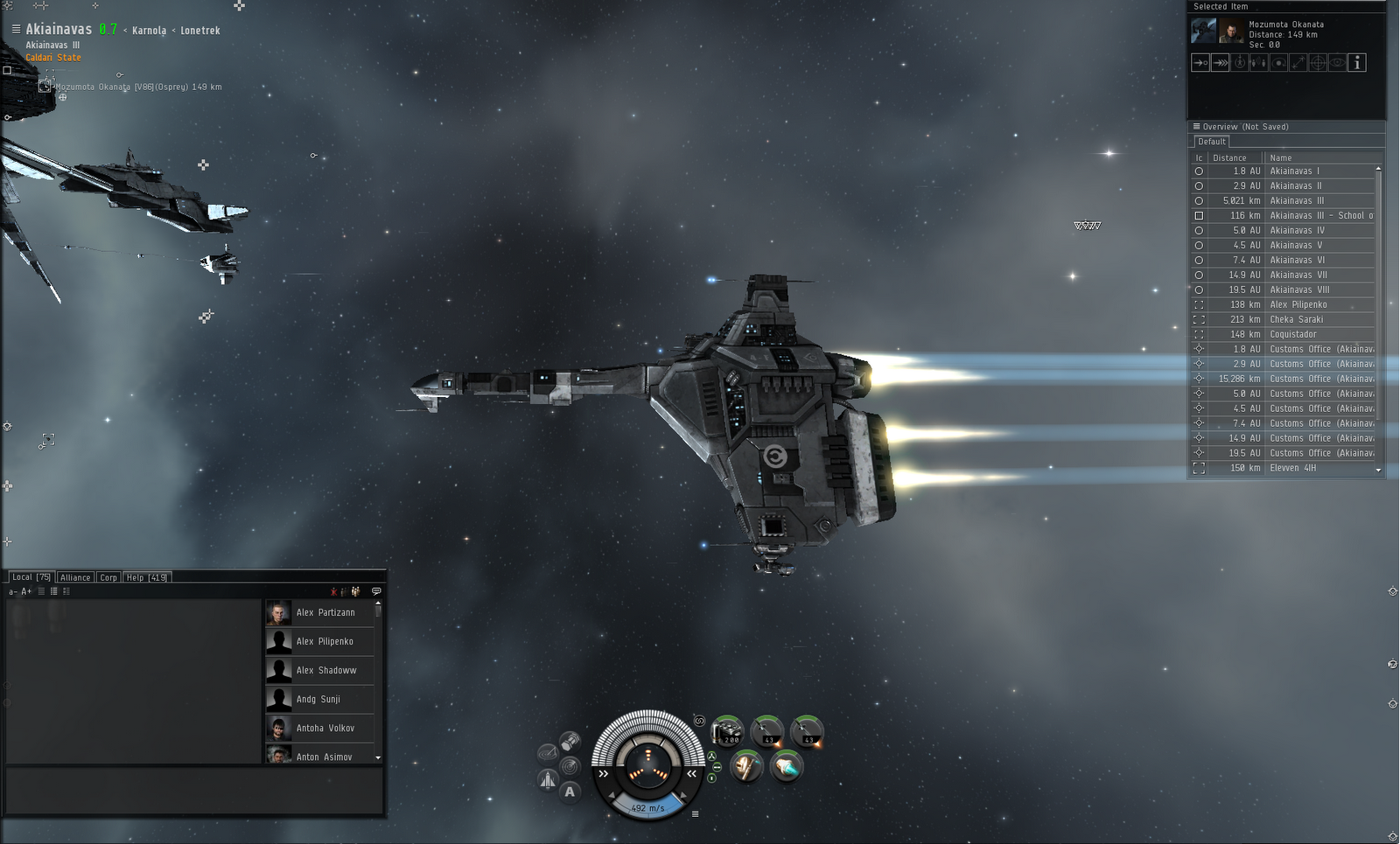Toggle the green safety status indicator
This screenshot has height=844, width=1400.
click(x=712, y=757)
